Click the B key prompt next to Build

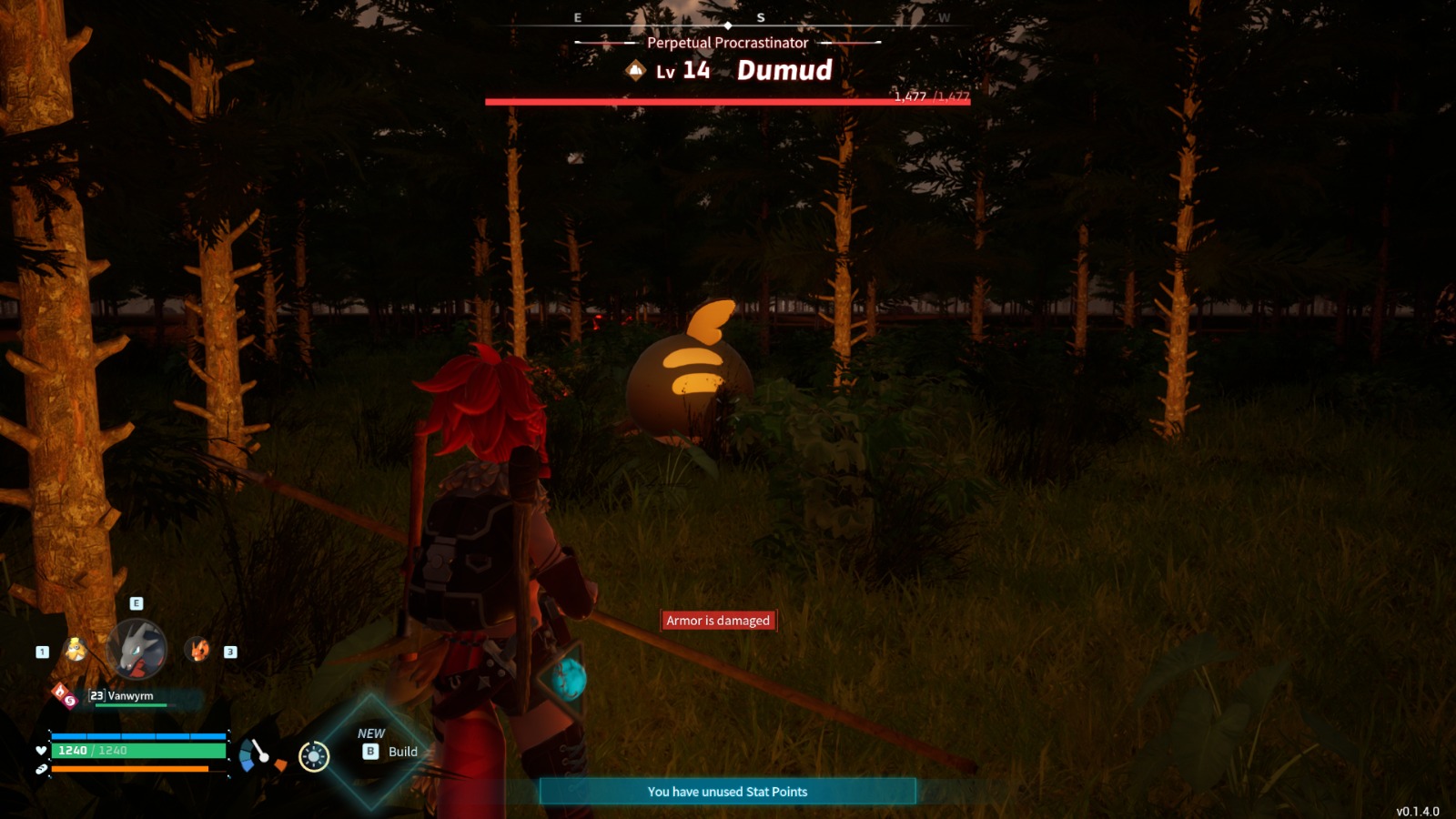[x=372, y=753]
